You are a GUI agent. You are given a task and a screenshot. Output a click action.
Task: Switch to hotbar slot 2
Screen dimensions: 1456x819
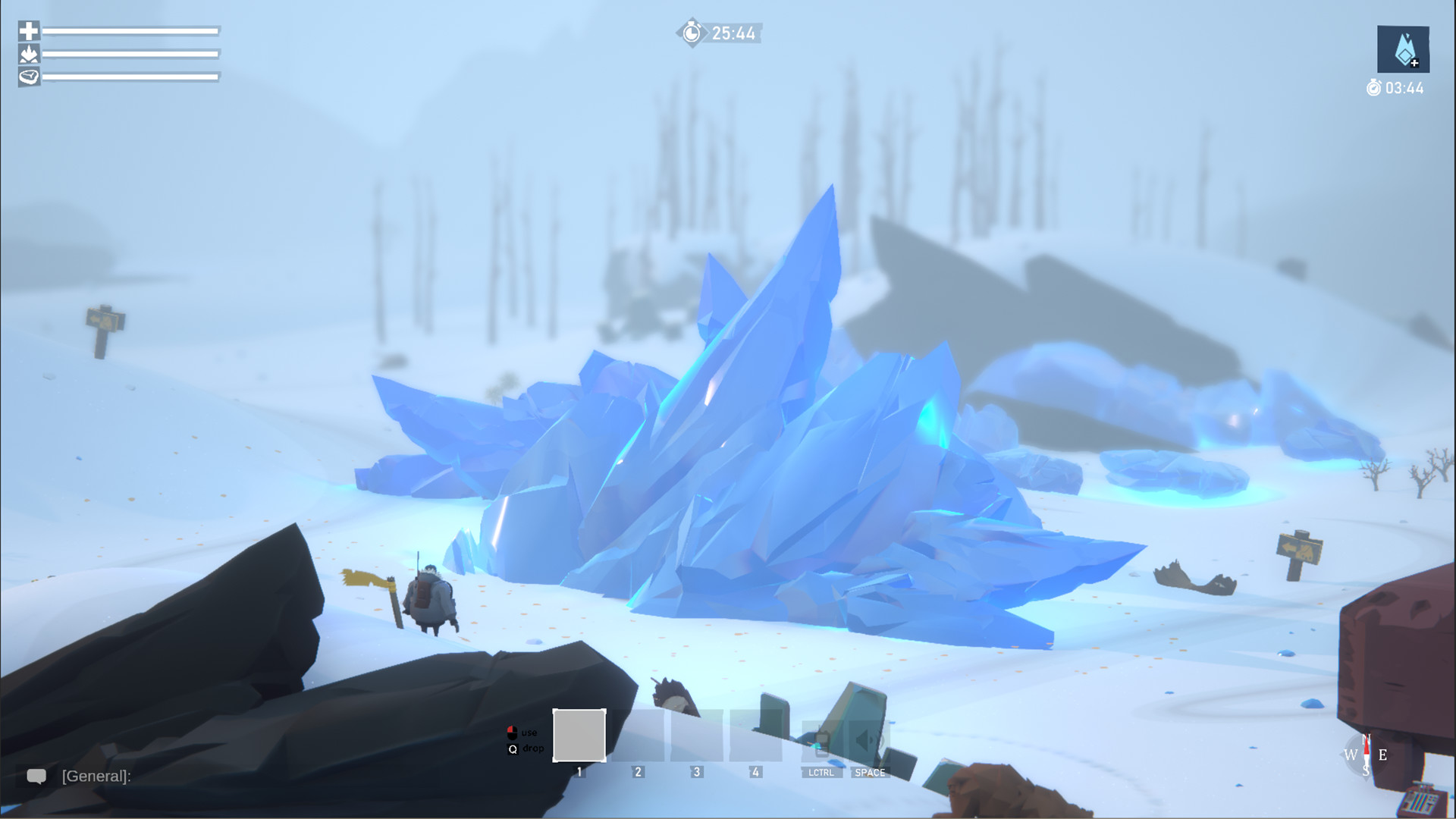pyautogui.click(x=638, y=737)
